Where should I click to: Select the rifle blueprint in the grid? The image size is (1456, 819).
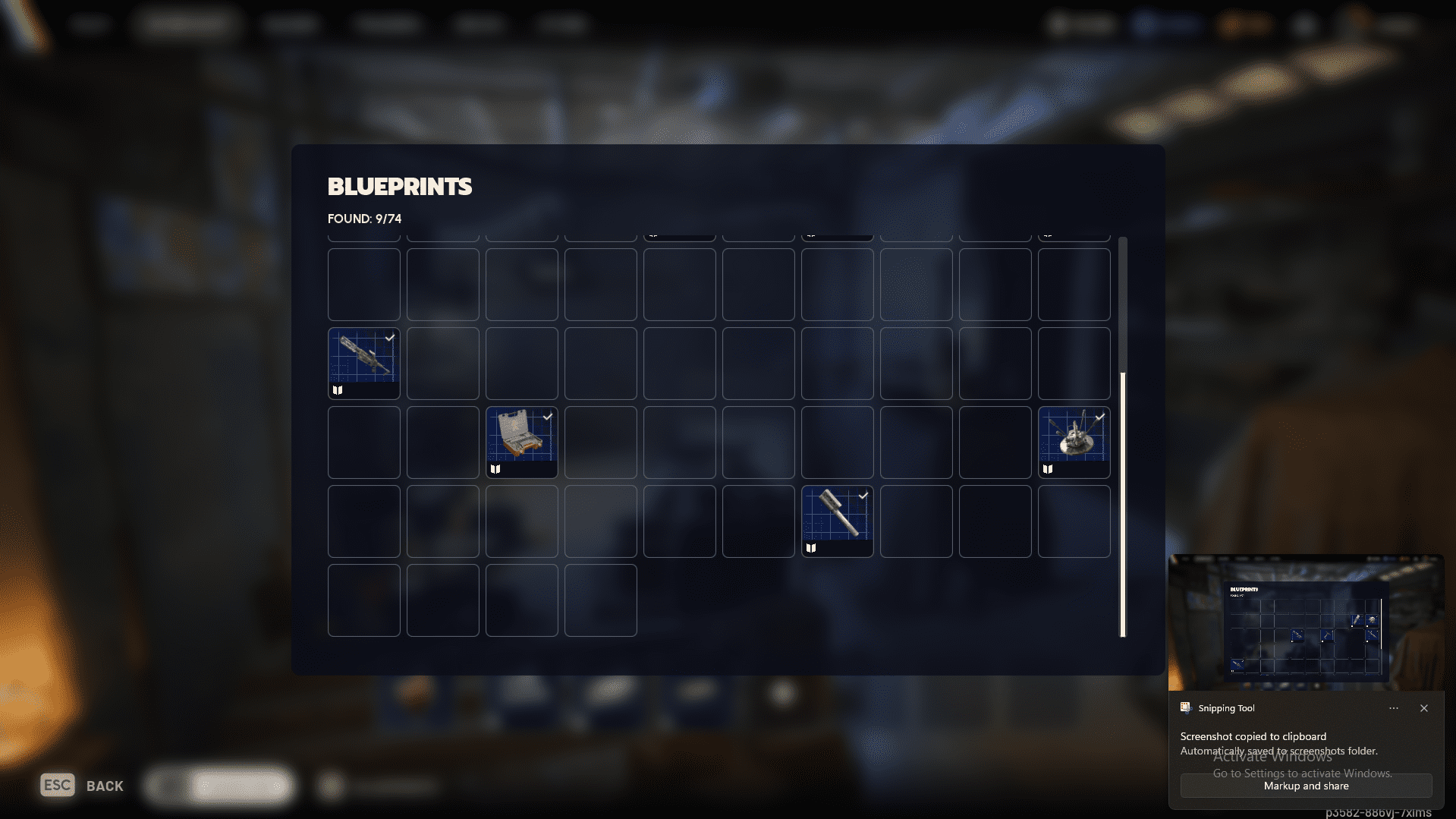click(363, 362)
